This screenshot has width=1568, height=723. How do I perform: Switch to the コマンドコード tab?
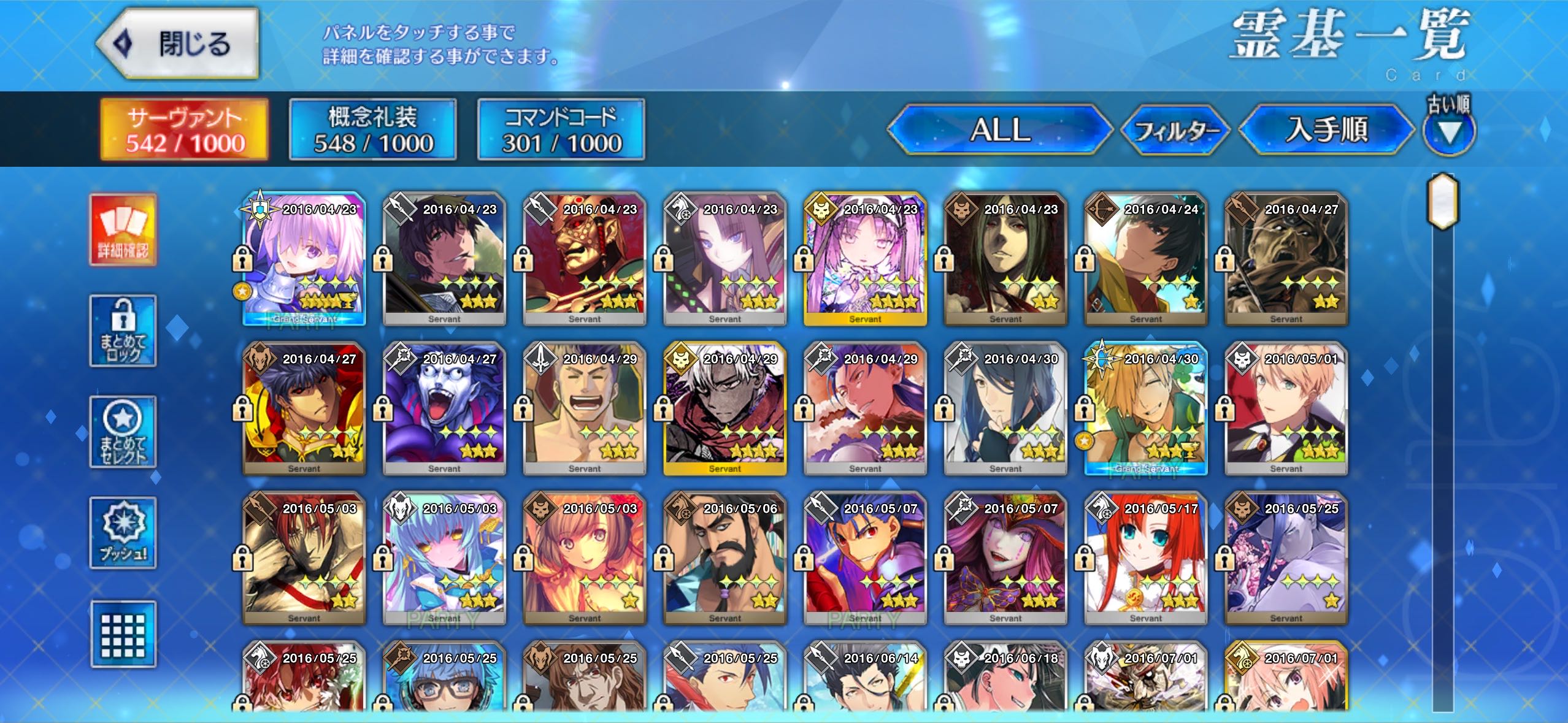pyautogui.click(x=561, y=130)
